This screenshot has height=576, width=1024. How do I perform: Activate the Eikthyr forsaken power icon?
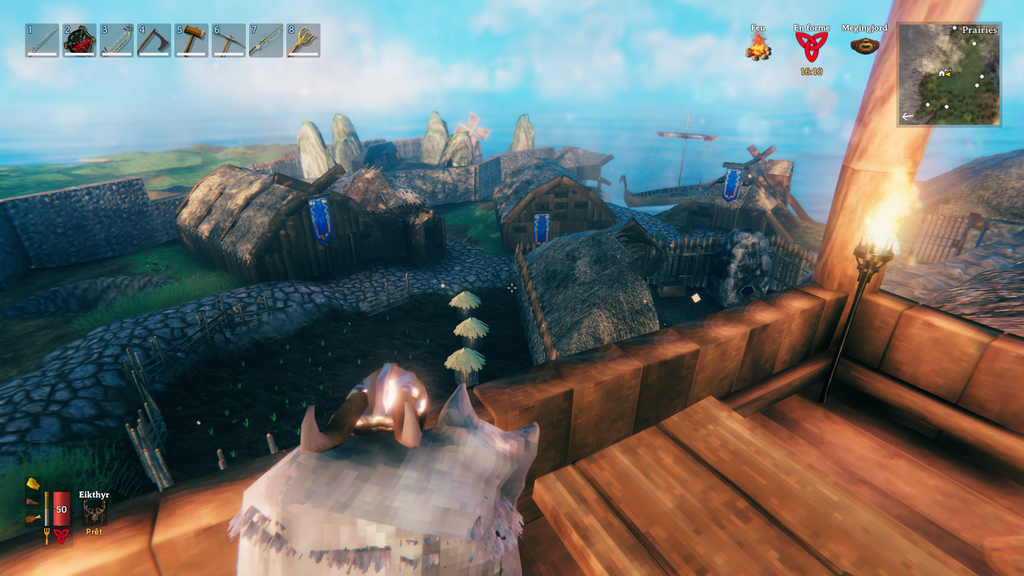click(95, 512)
